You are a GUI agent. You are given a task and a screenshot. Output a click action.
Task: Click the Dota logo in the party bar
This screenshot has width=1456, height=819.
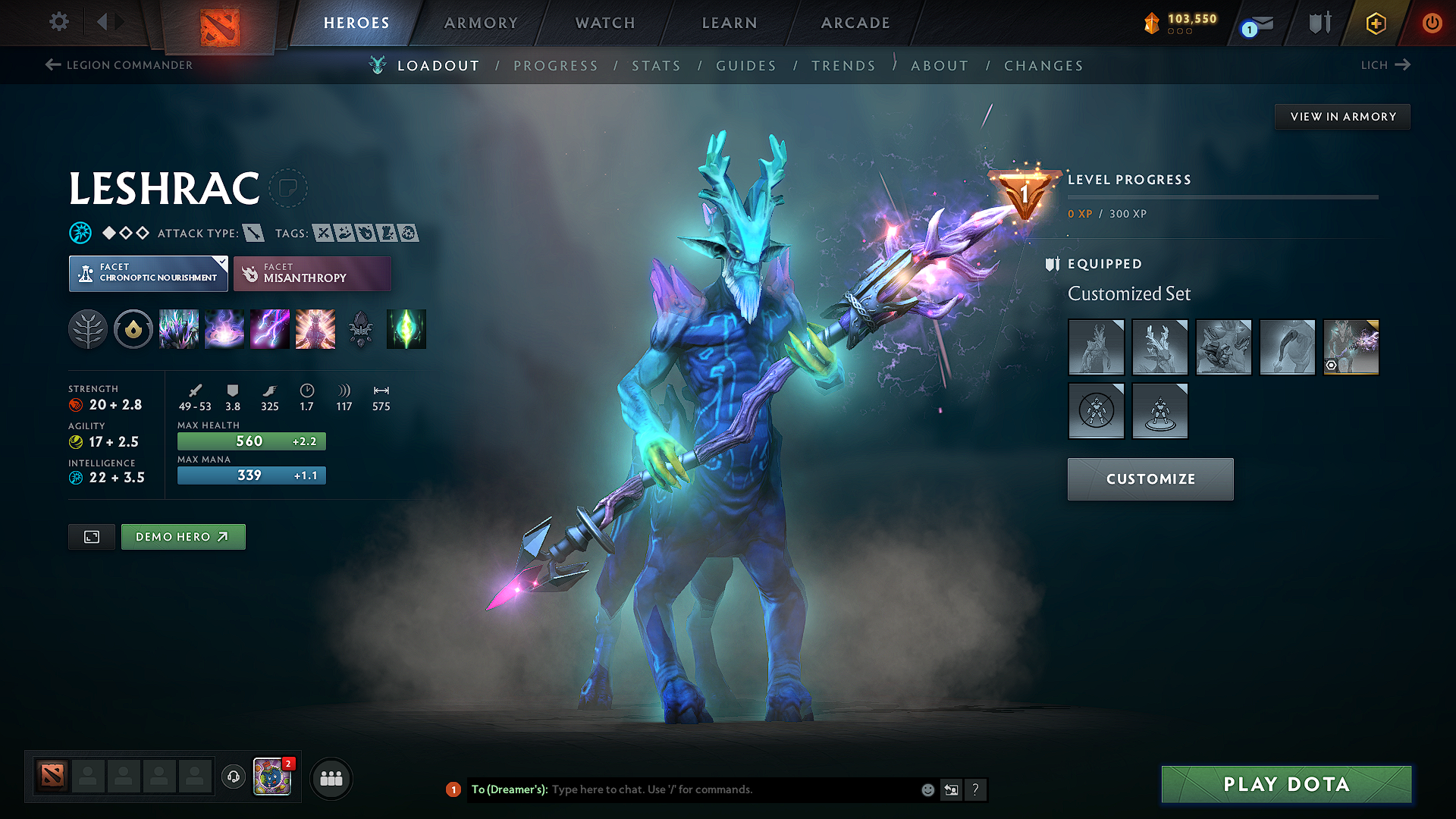[51, 775]
